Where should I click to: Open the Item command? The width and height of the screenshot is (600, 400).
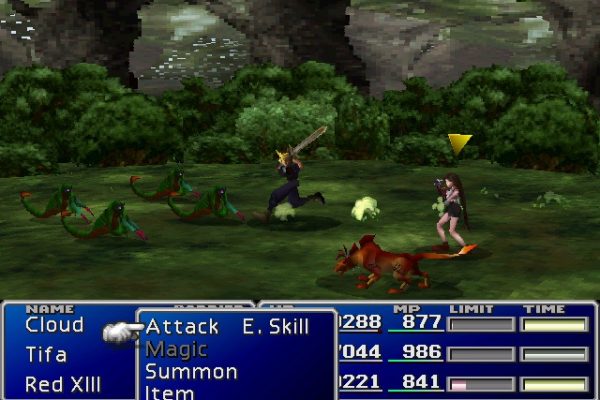168,391
